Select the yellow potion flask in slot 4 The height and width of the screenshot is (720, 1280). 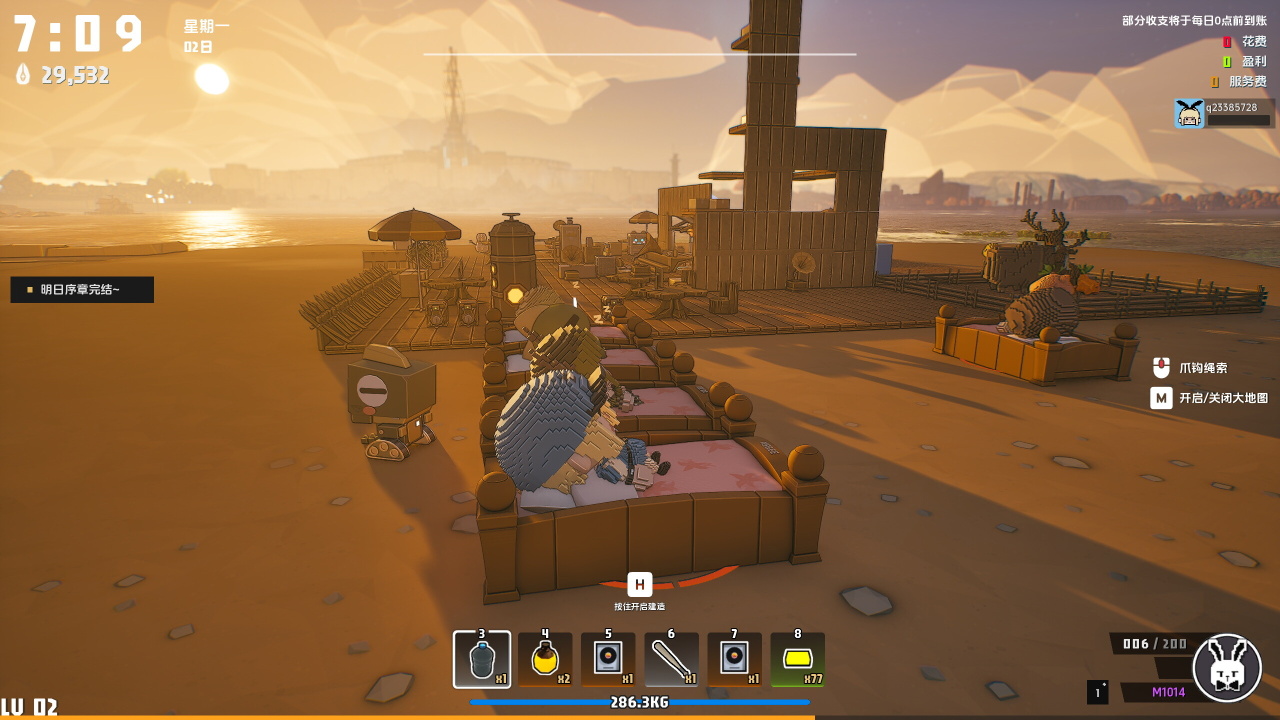pyautogui.click(x=545, y=660)
